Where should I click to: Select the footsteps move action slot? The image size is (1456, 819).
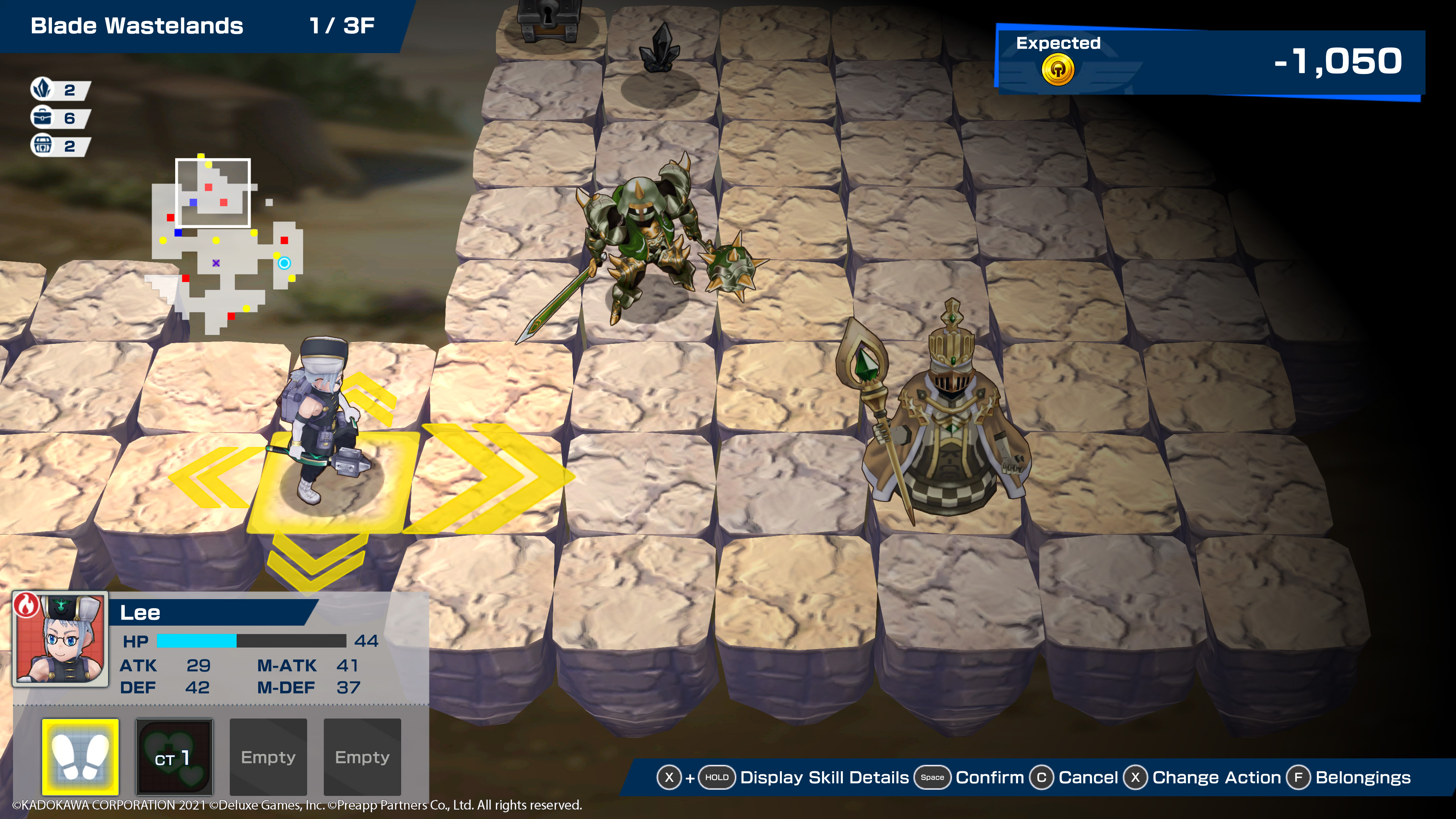click(x=80, y=756)
